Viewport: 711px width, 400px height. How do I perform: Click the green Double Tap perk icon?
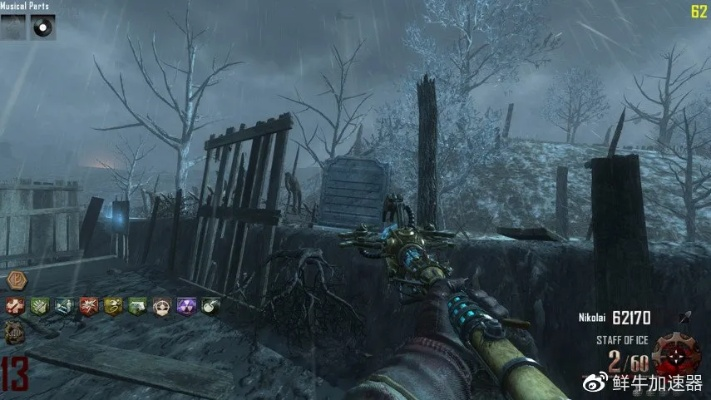tap(39, 306)
